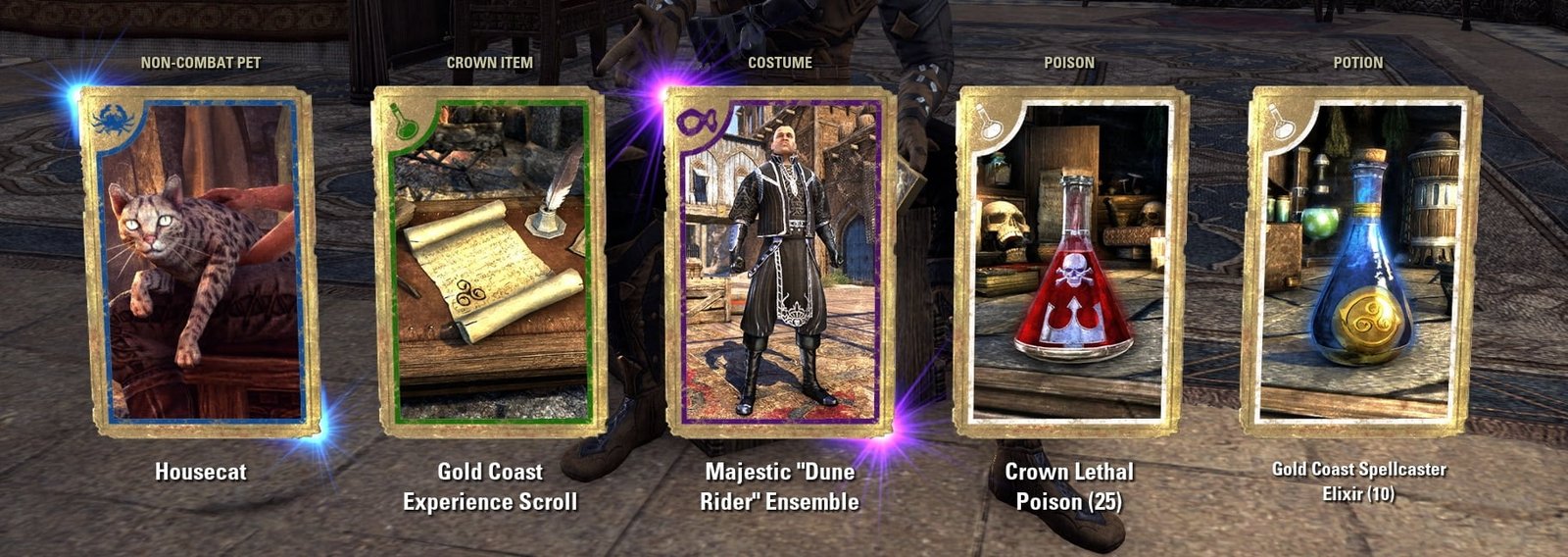Pick the Majestic "Dune Rider" Ensemble costume card
The width and height of the screenshot is (1568, 557).
780,261
